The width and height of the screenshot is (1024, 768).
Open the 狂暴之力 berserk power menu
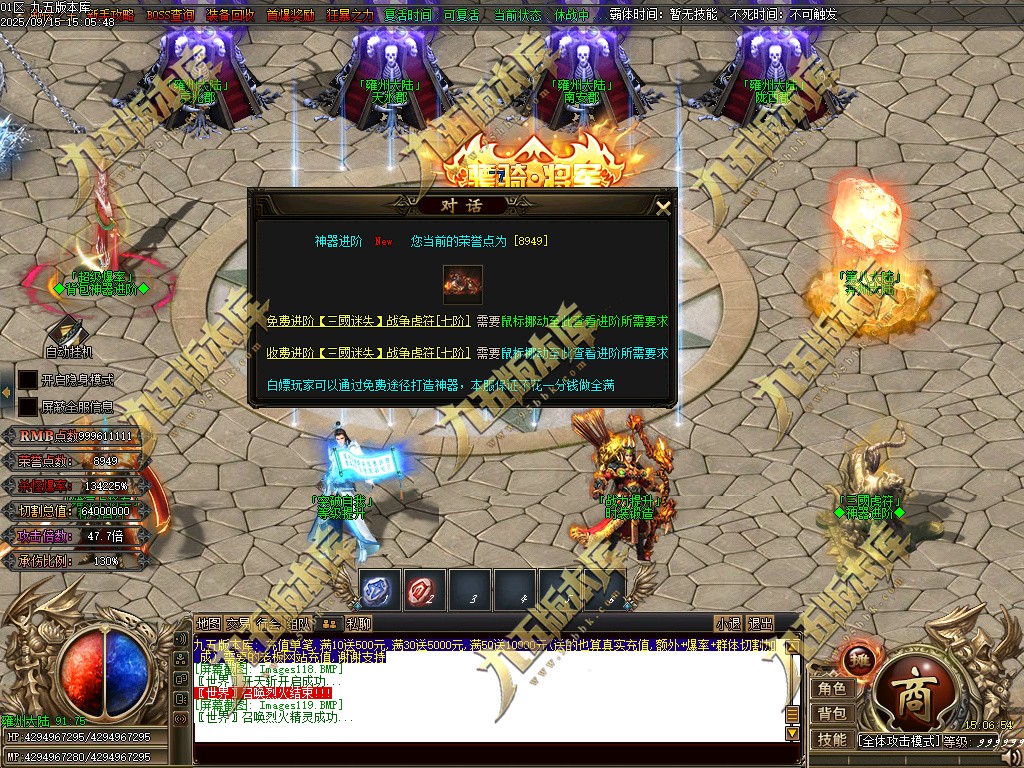pyautogui.click(x=348, y=15)
